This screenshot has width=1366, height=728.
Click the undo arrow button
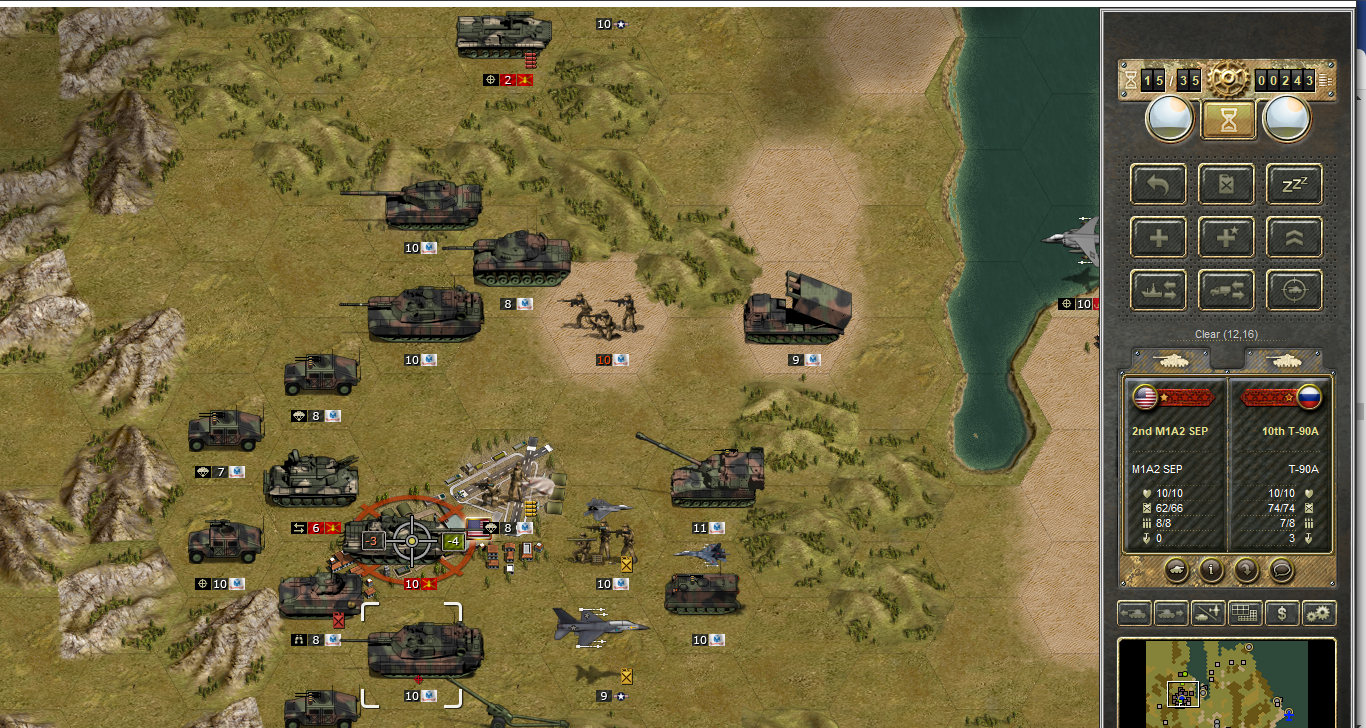1158,185
